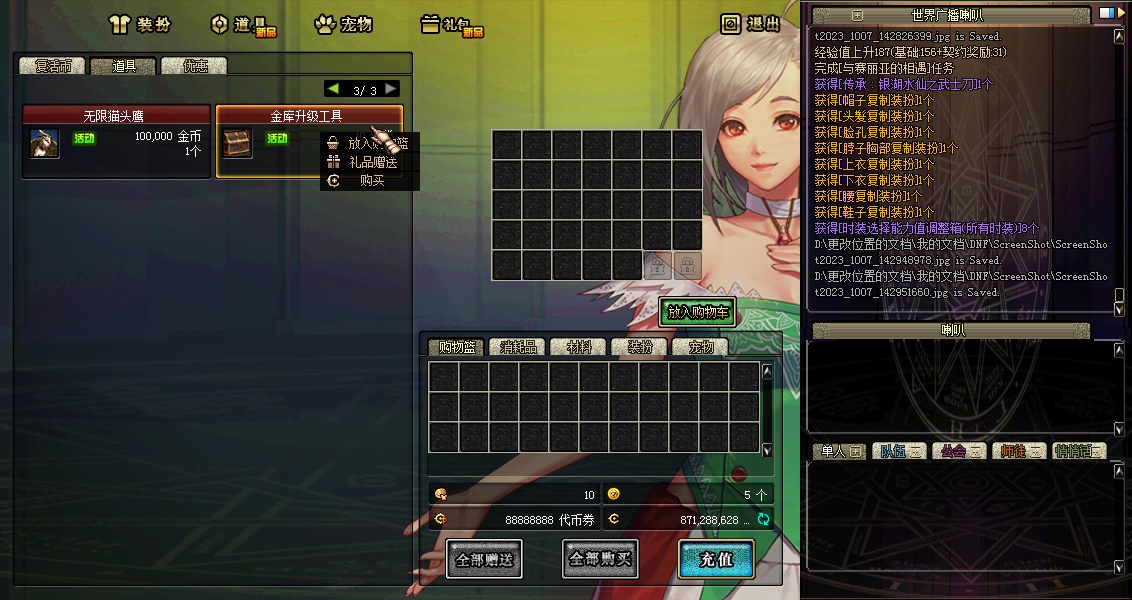This screenshot has width=1132, height=600.
Task: Click the 全部赠送 gift-all button
Action: click(484, 560)
